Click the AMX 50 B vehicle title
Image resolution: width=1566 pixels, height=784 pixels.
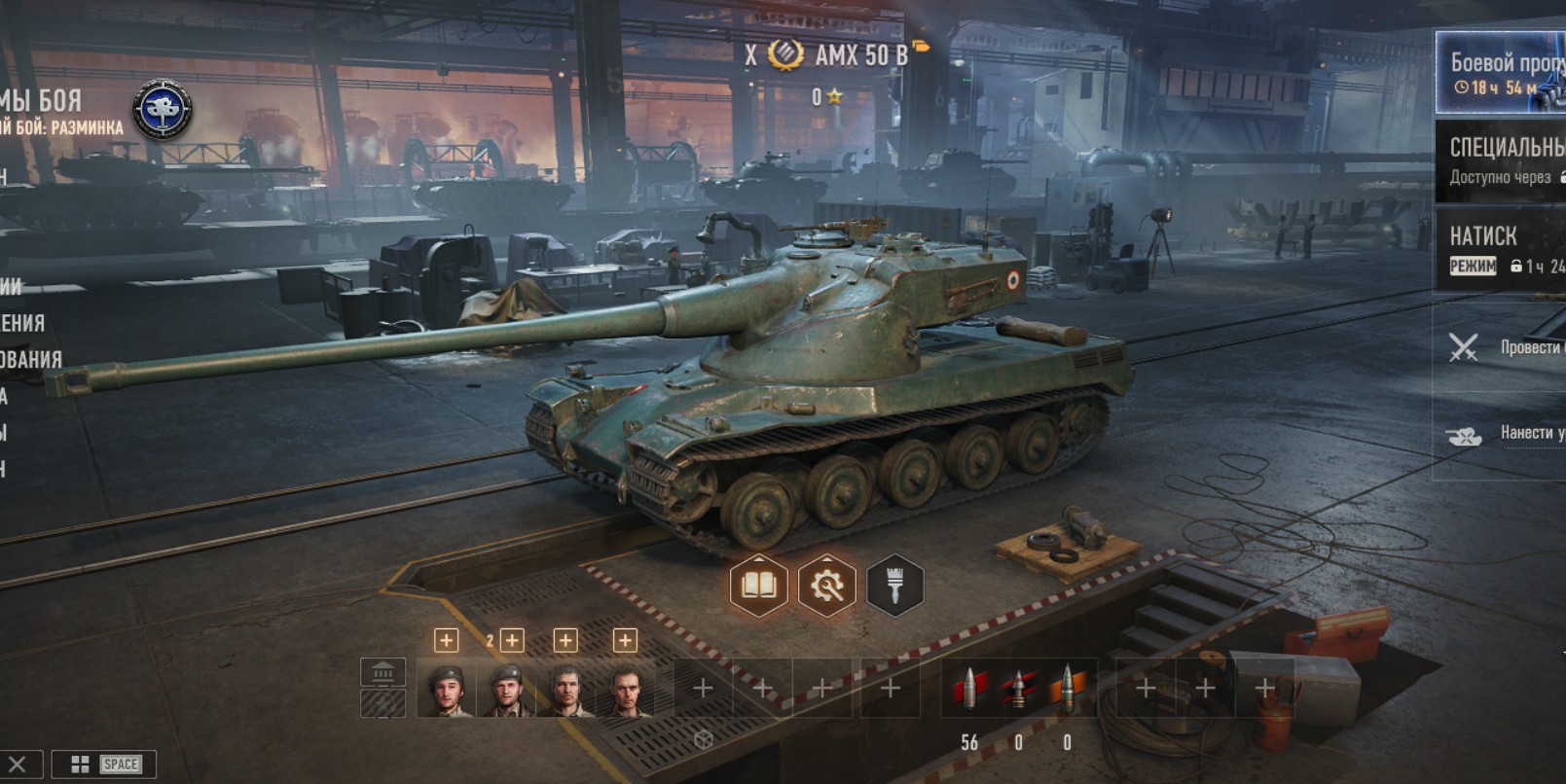pos(860,55)
